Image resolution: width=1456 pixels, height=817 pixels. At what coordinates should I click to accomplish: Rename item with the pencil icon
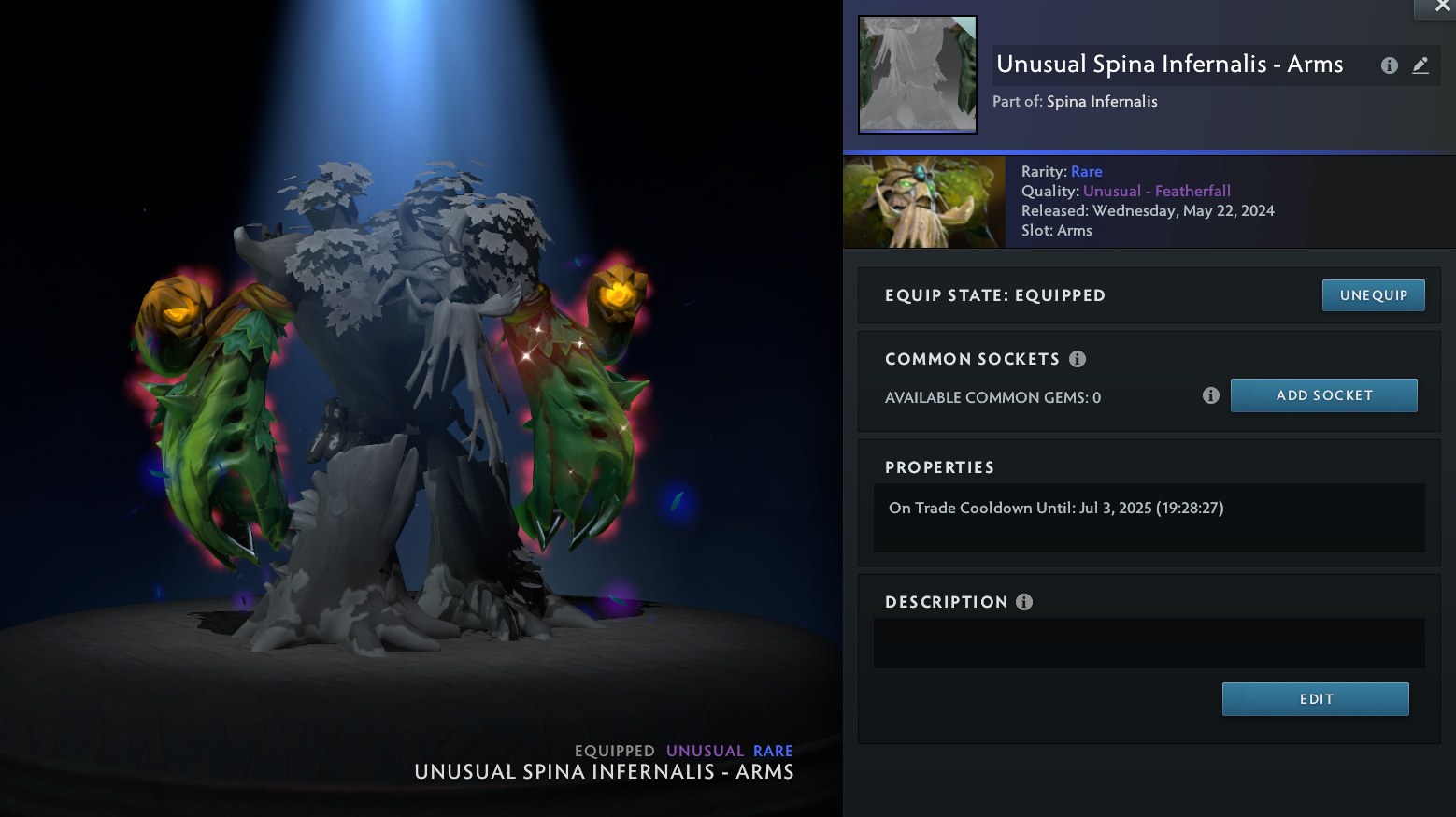tap(1420, 65)
